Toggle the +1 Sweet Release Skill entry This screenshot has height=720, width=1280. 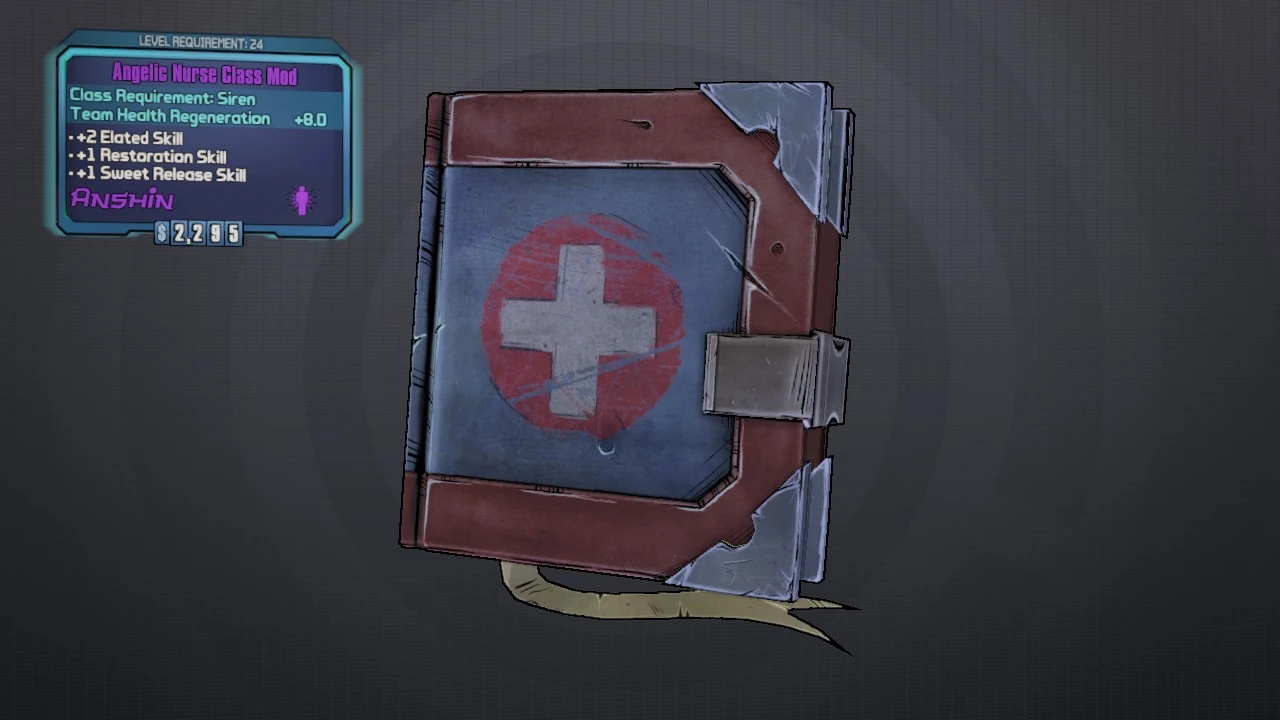pyautogui.click(x=160, y=174)
